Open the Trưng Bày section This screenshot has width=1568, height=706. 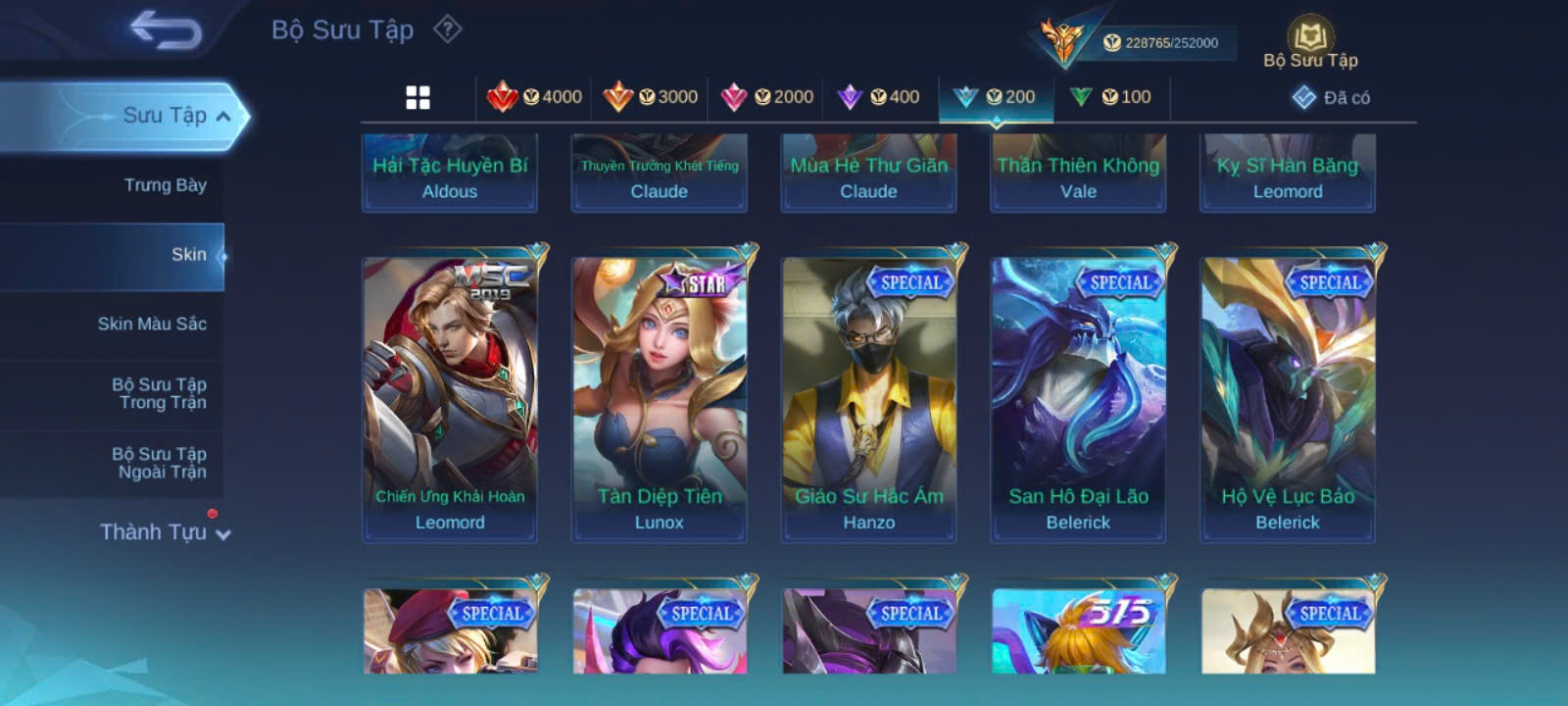[x=165, y=185]
